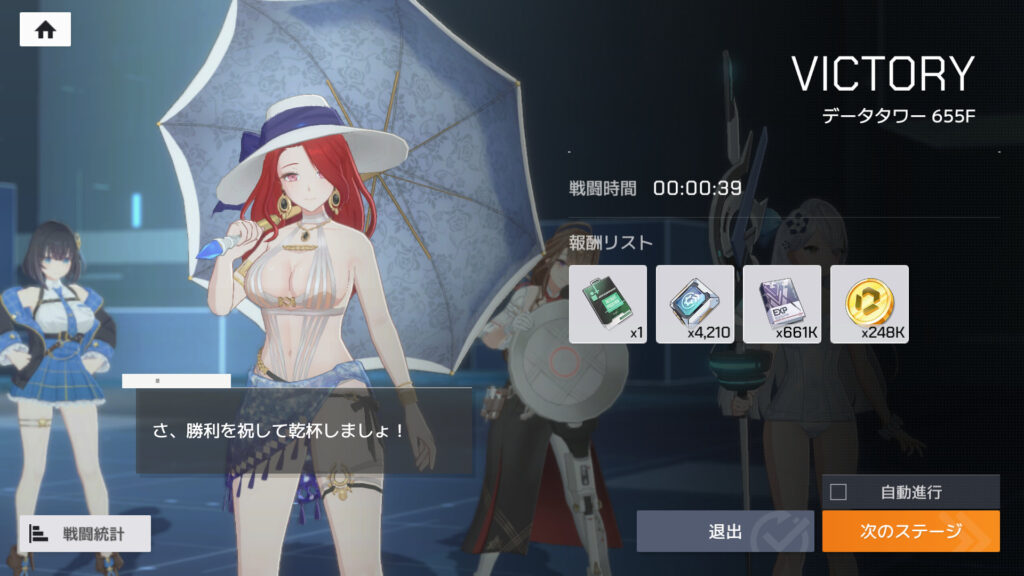View the x4,210 blue core reward
Screen dimensions: 1024x576
click(x=695, y=304)
